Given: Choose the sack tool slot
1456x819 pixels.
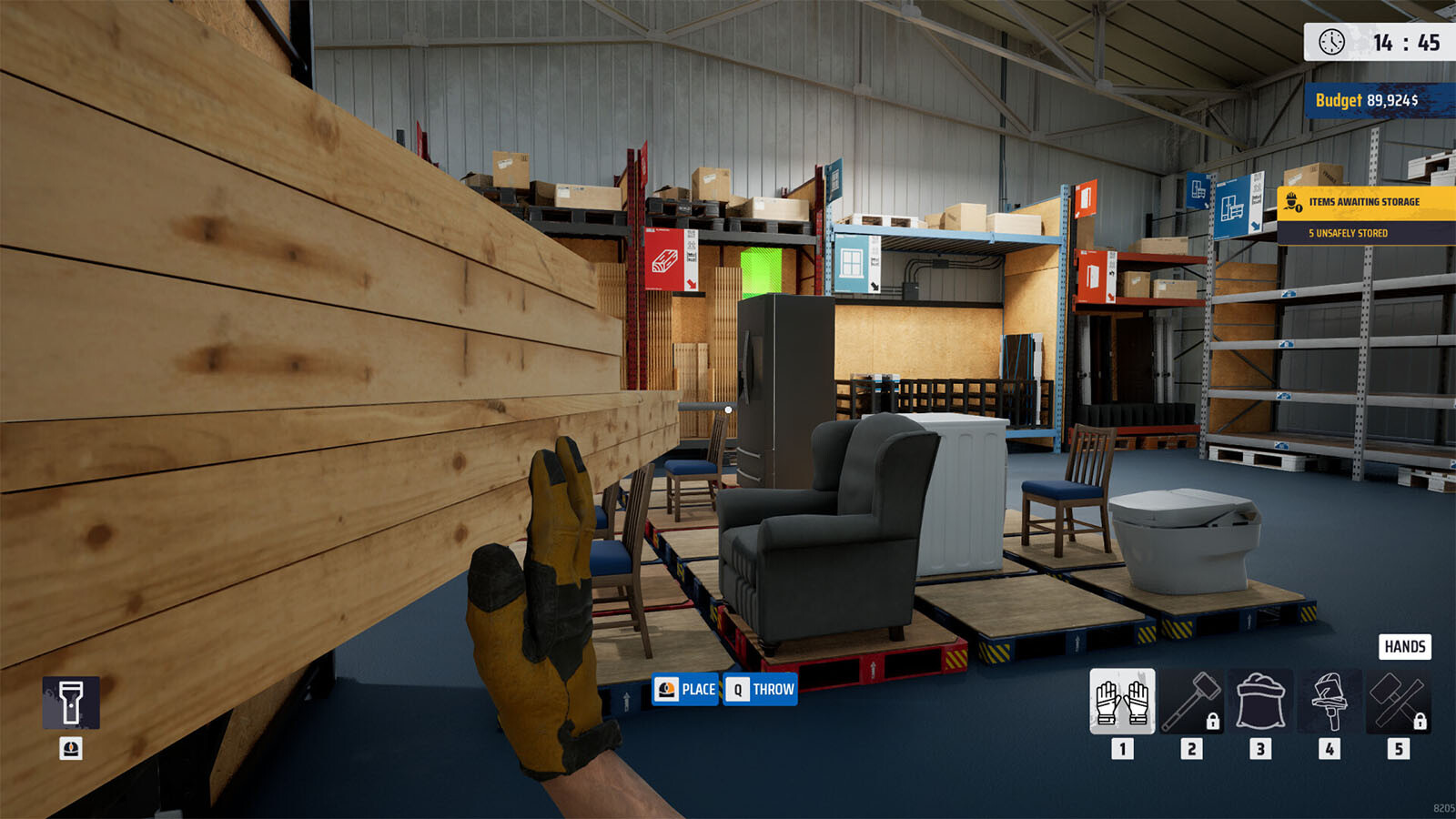Looking at the screenshot, I should coord(1260,702).
